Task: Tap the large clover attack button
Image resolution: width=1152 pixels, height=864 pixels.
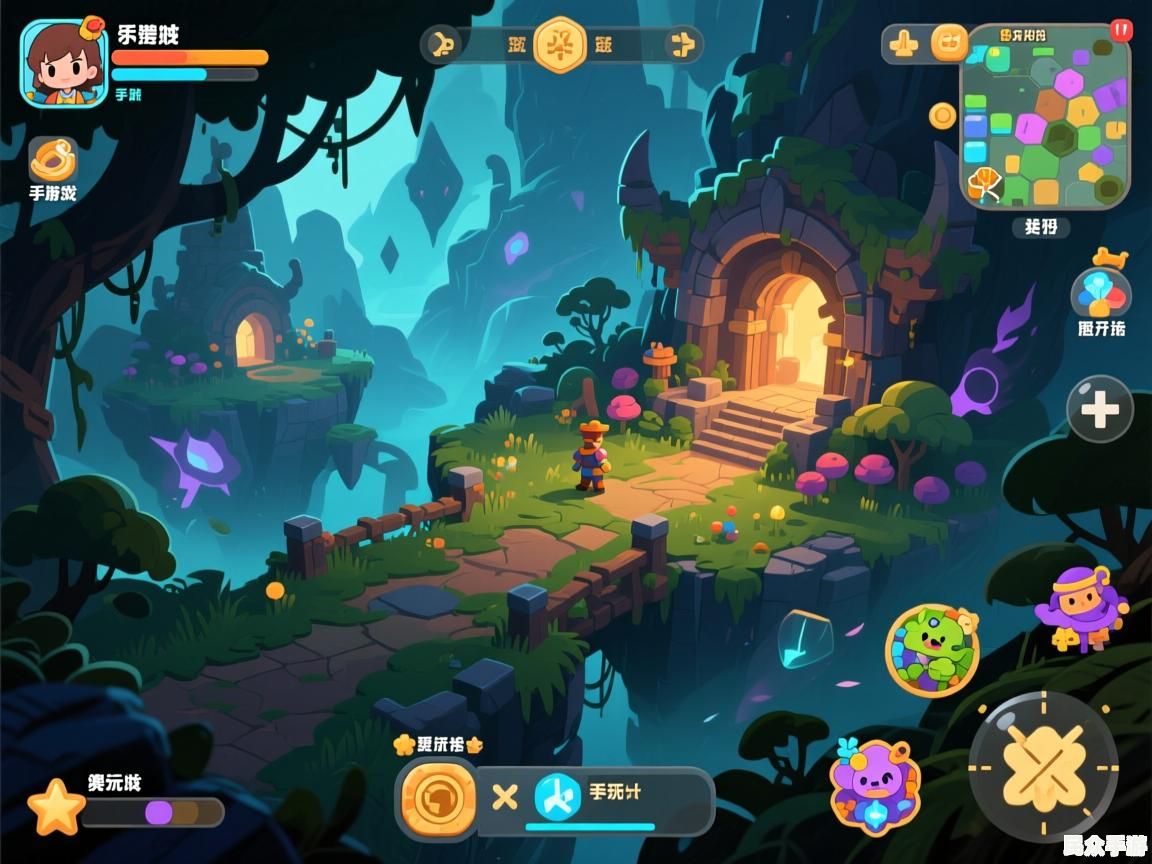Action: (x=1043, y=767)
